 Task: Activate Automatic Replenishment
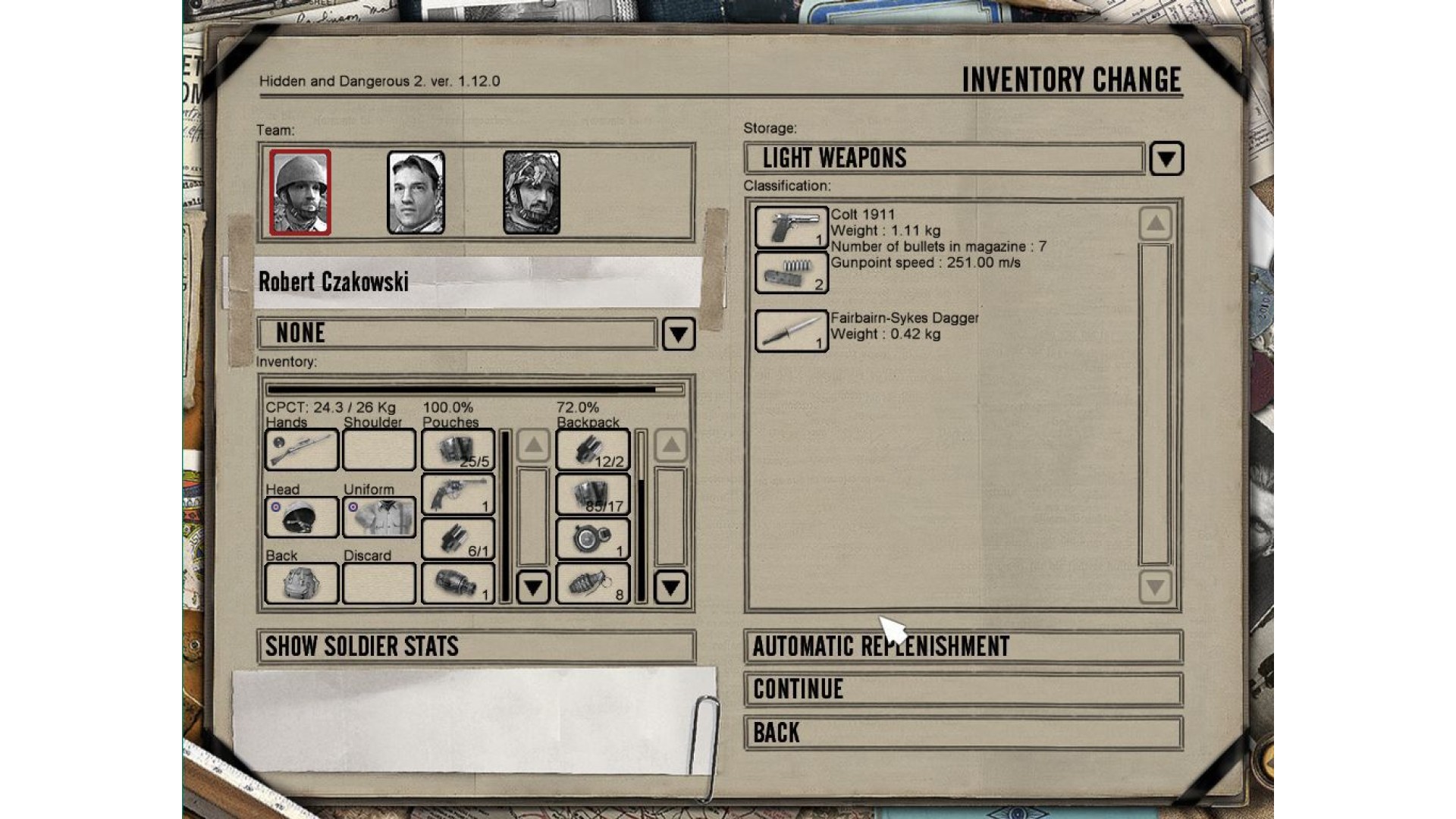[963, 646]
